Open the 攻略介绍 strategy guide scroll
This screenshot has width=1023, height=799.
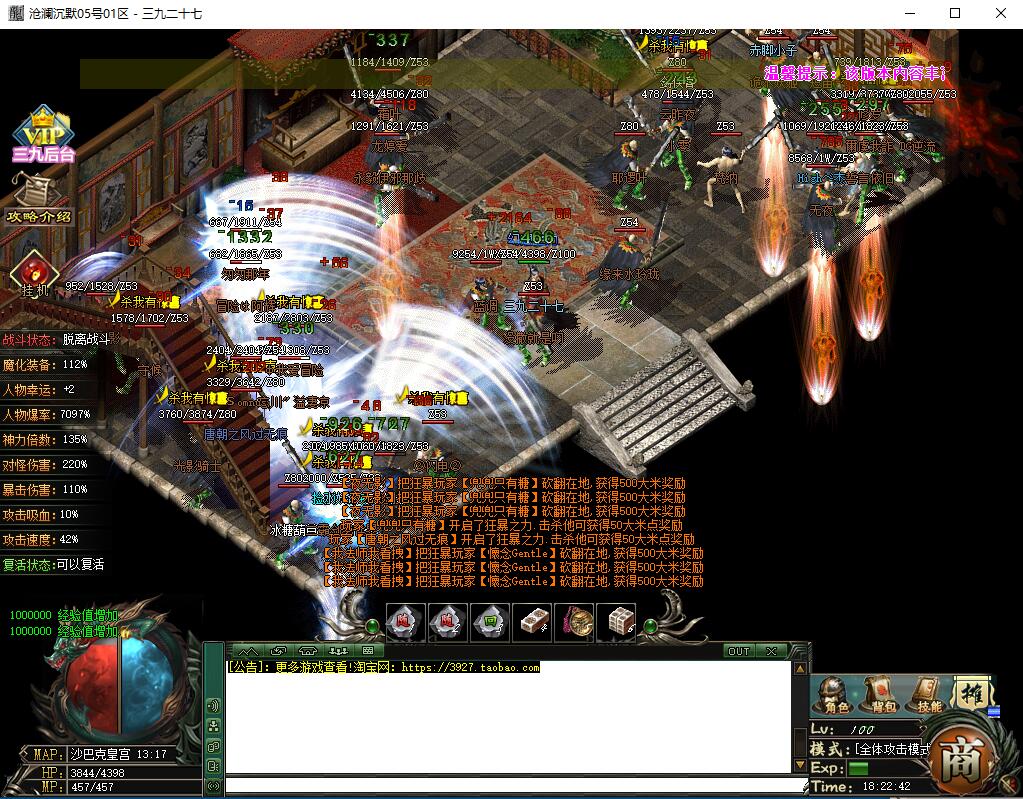39,200
